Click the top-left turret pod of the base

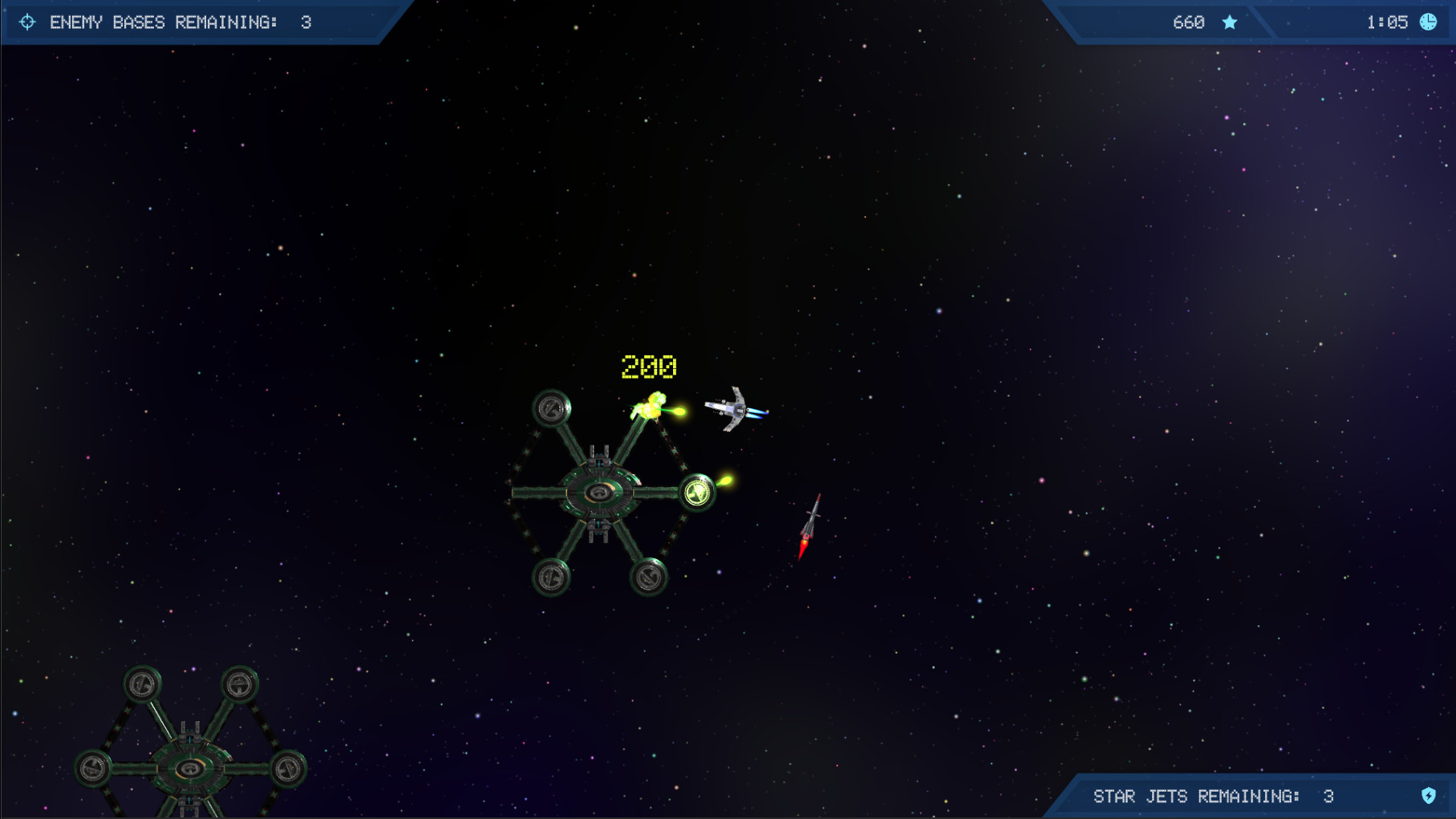(x=550, y=408)
